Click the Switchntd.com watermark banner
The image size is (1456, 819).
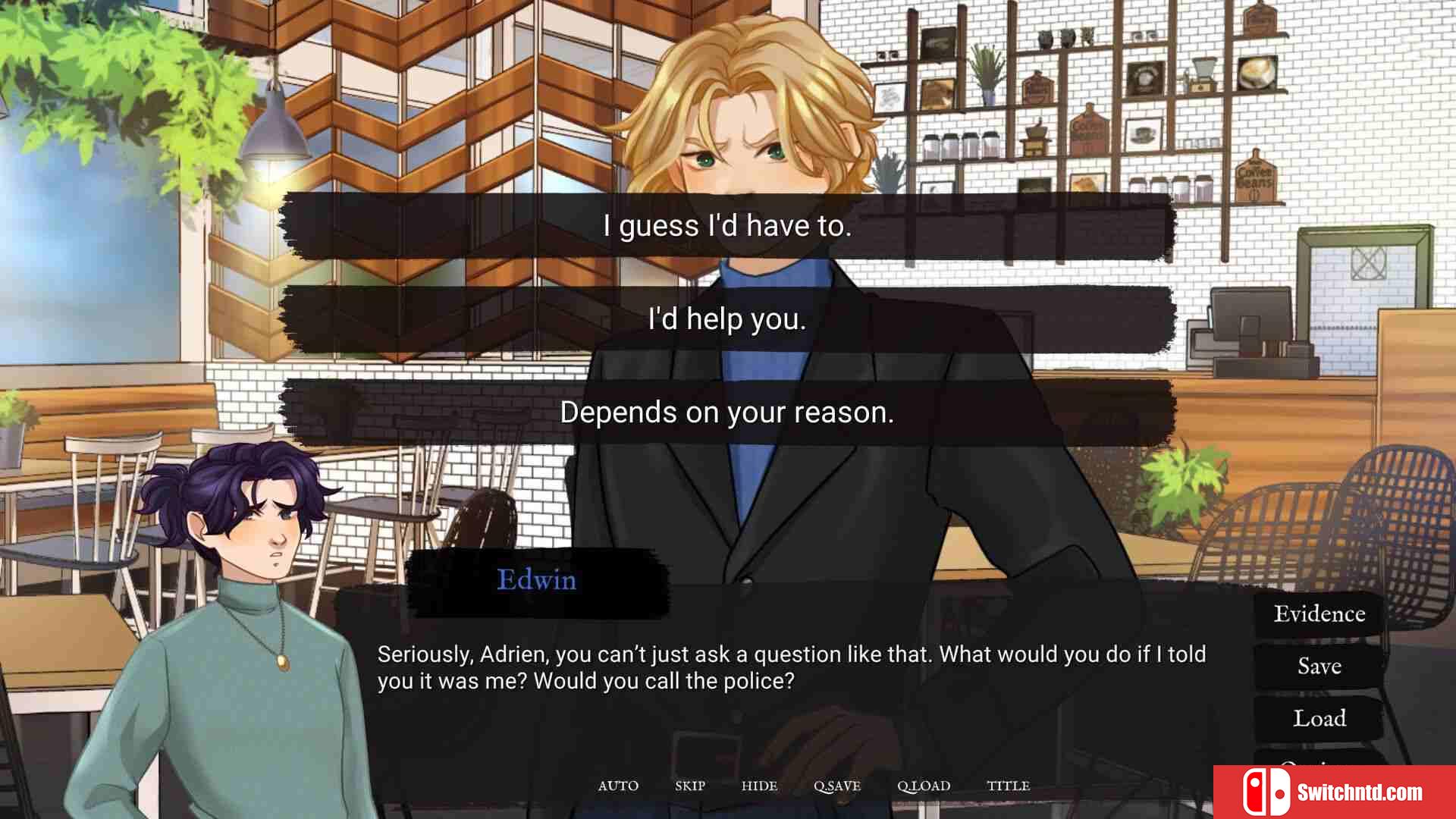(x=1334, y=792)
